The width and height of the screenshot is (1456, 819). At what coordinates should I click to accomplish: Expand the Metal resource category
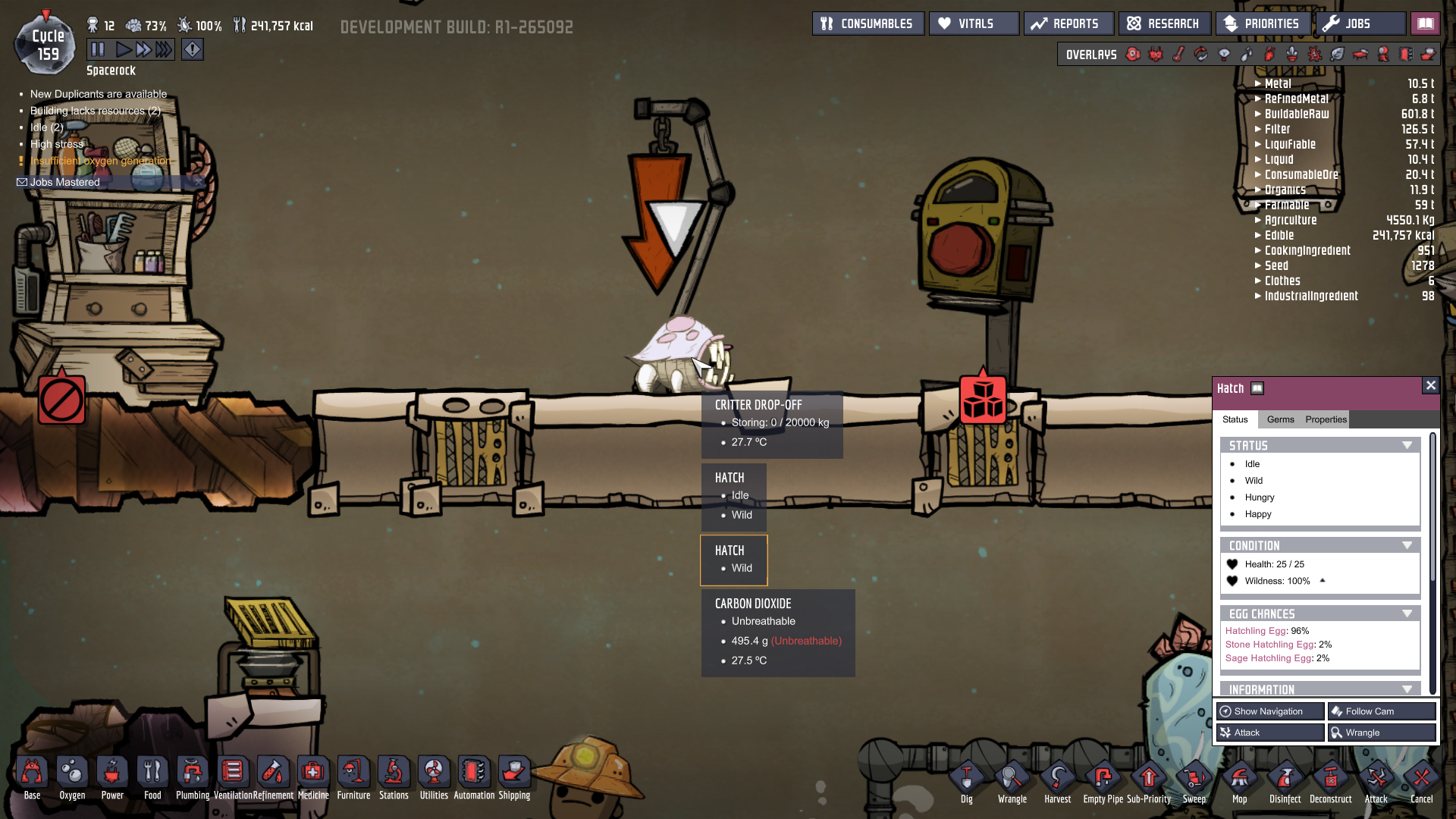click(x=1259, y=83)
